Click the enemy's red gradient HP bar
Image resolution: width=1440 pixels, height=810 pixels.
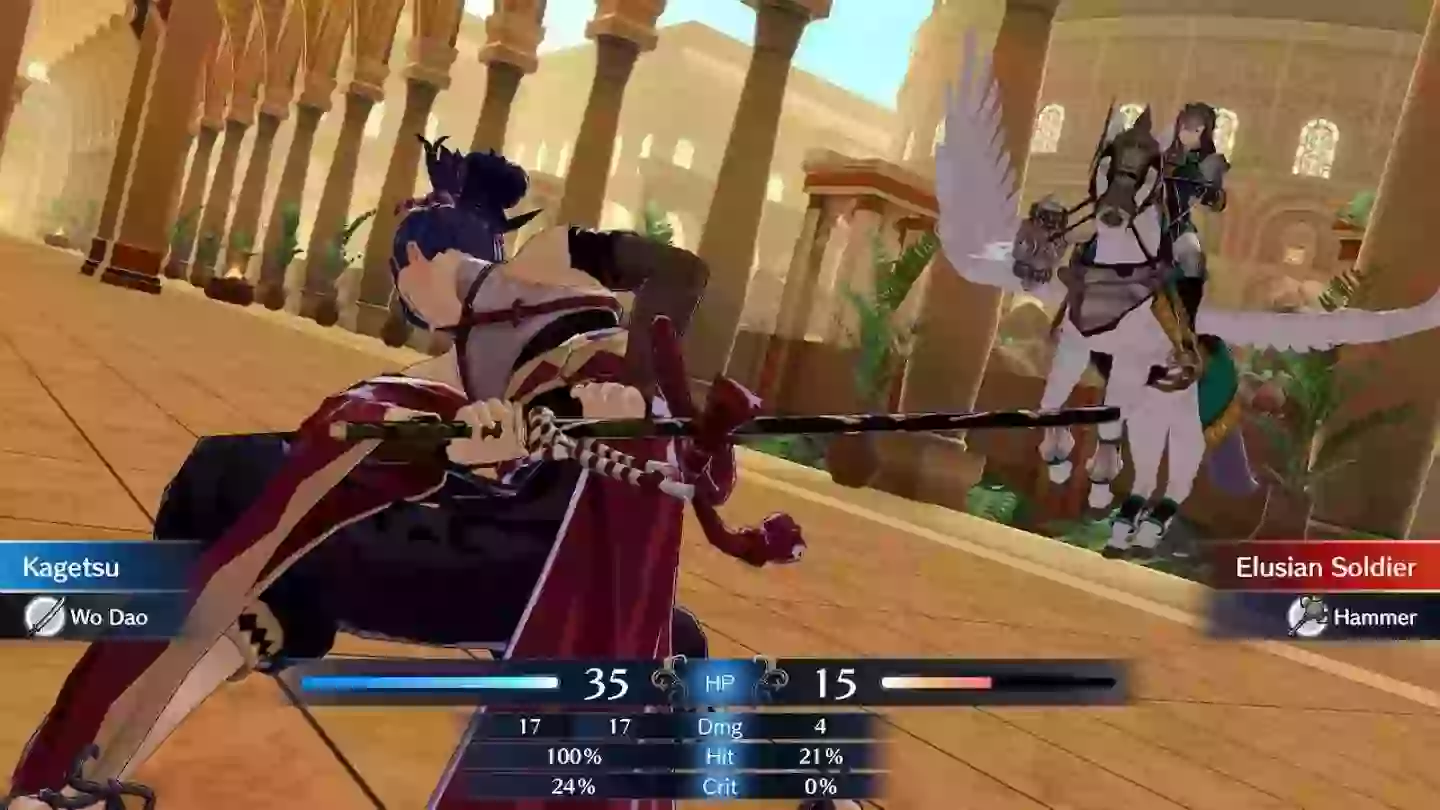940,684
